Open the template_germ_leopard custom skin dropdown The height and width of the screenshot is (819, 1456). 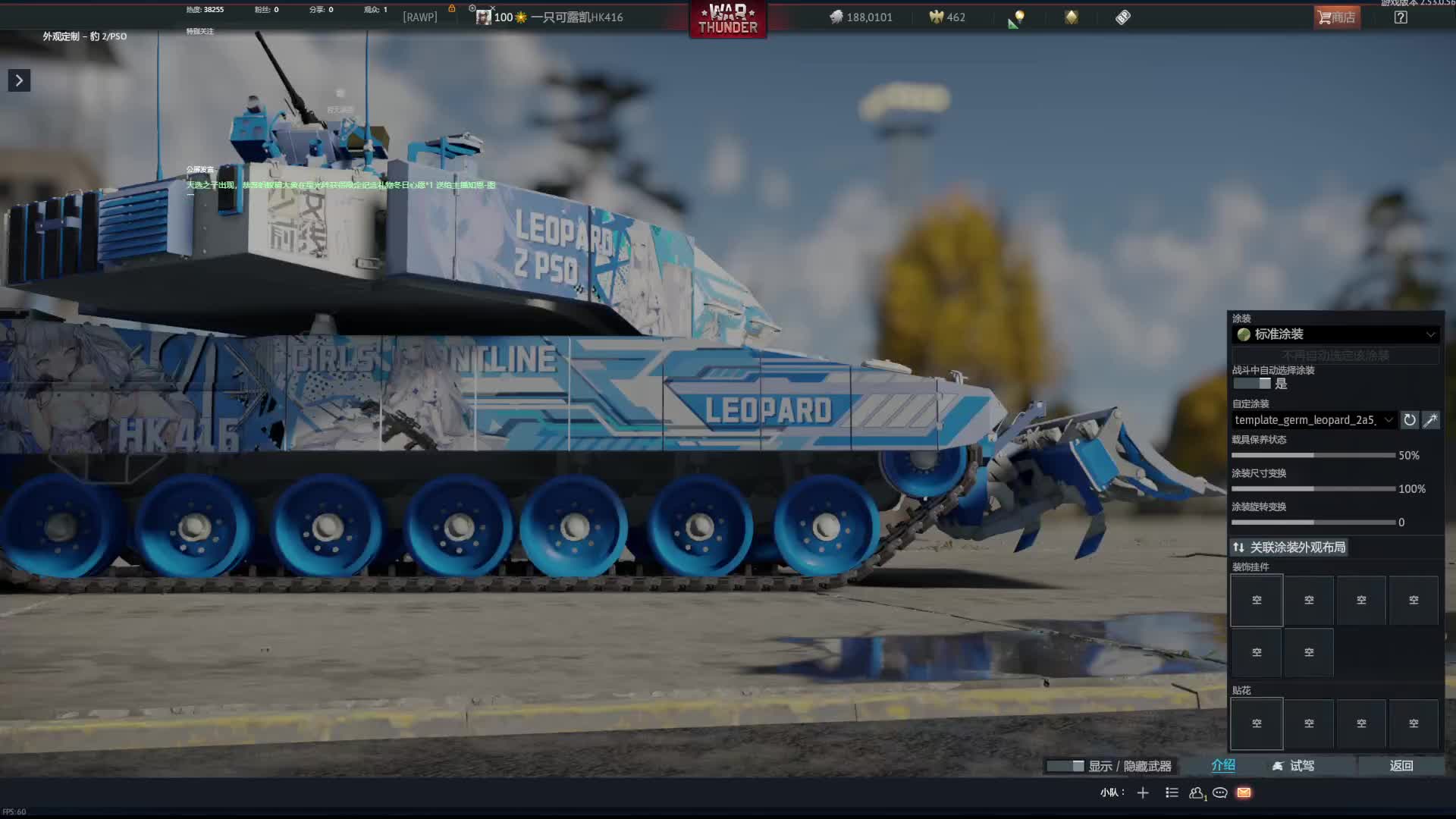pyautogui.click(x=1313, y=420)
